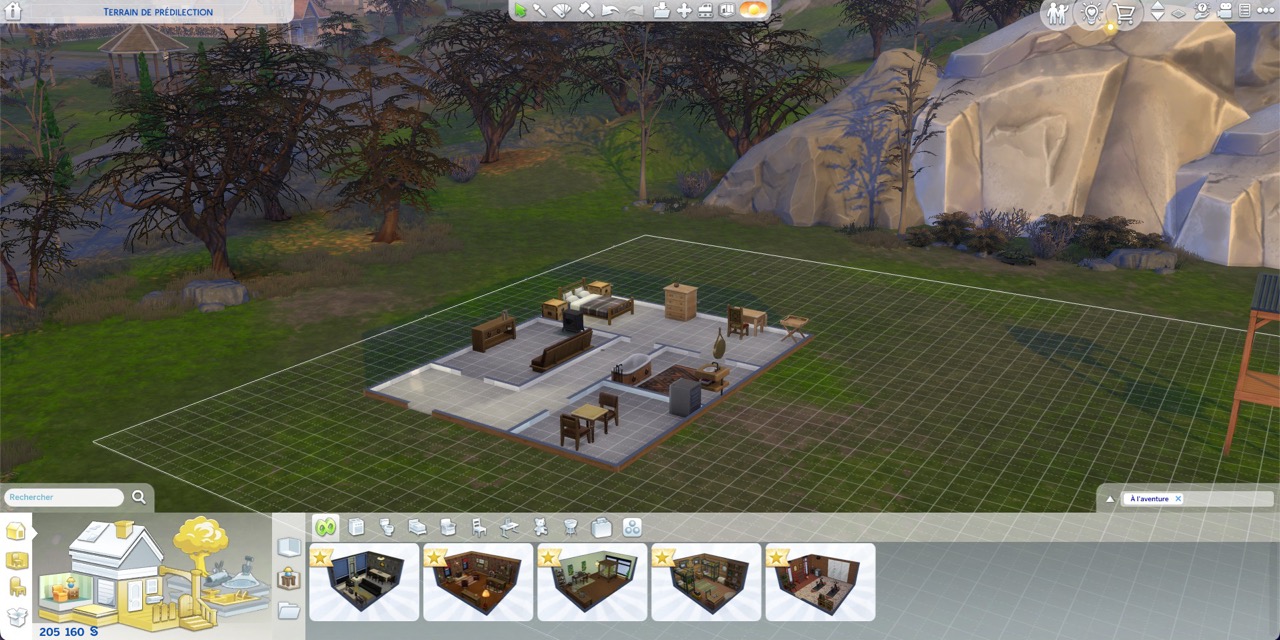1280x640 pixels.
Task: Save the lot to the library
Action: (661, 10)
